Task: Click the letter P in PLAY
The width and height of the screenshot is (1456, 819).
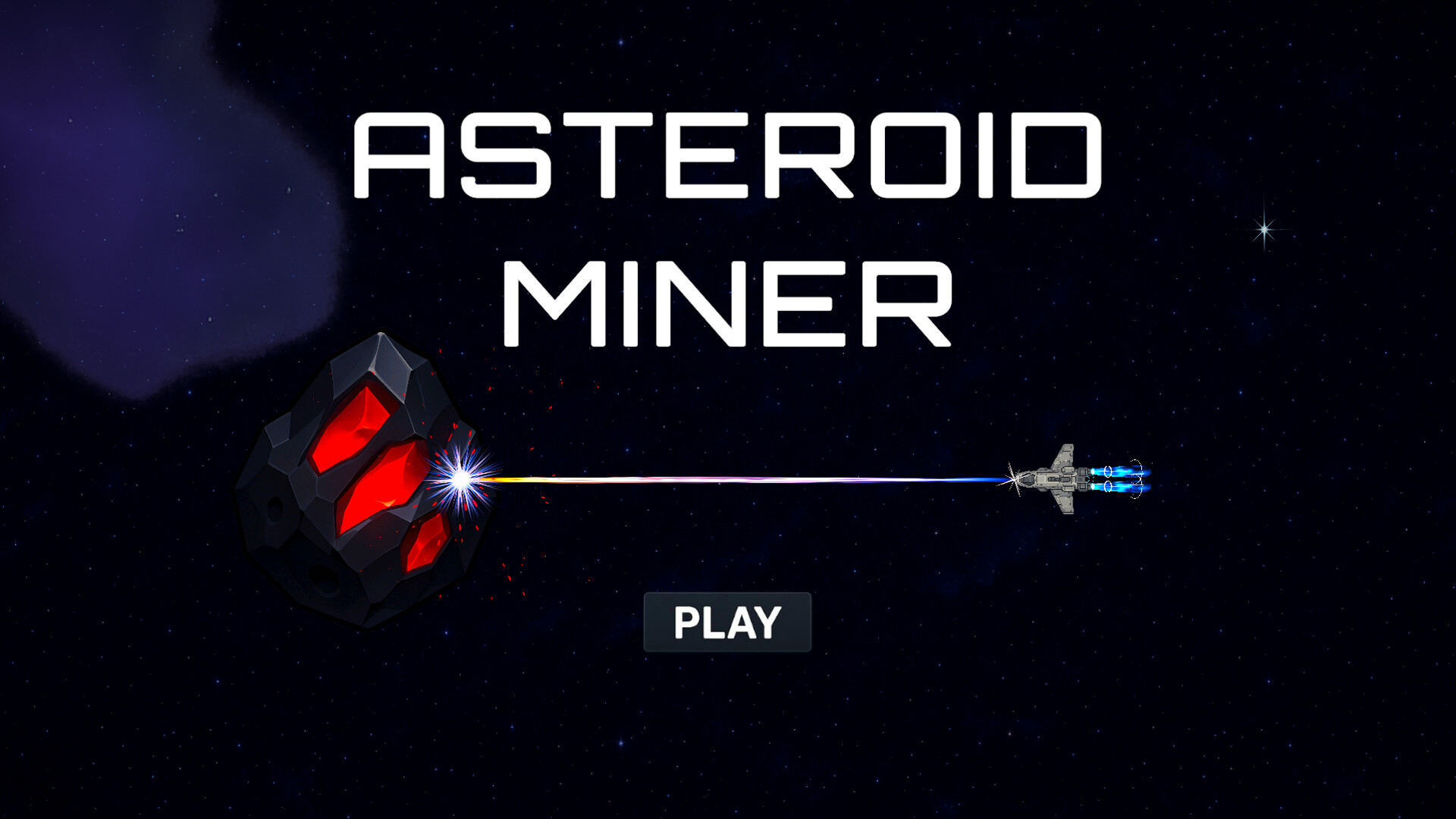Action: [x=686, y=622]
